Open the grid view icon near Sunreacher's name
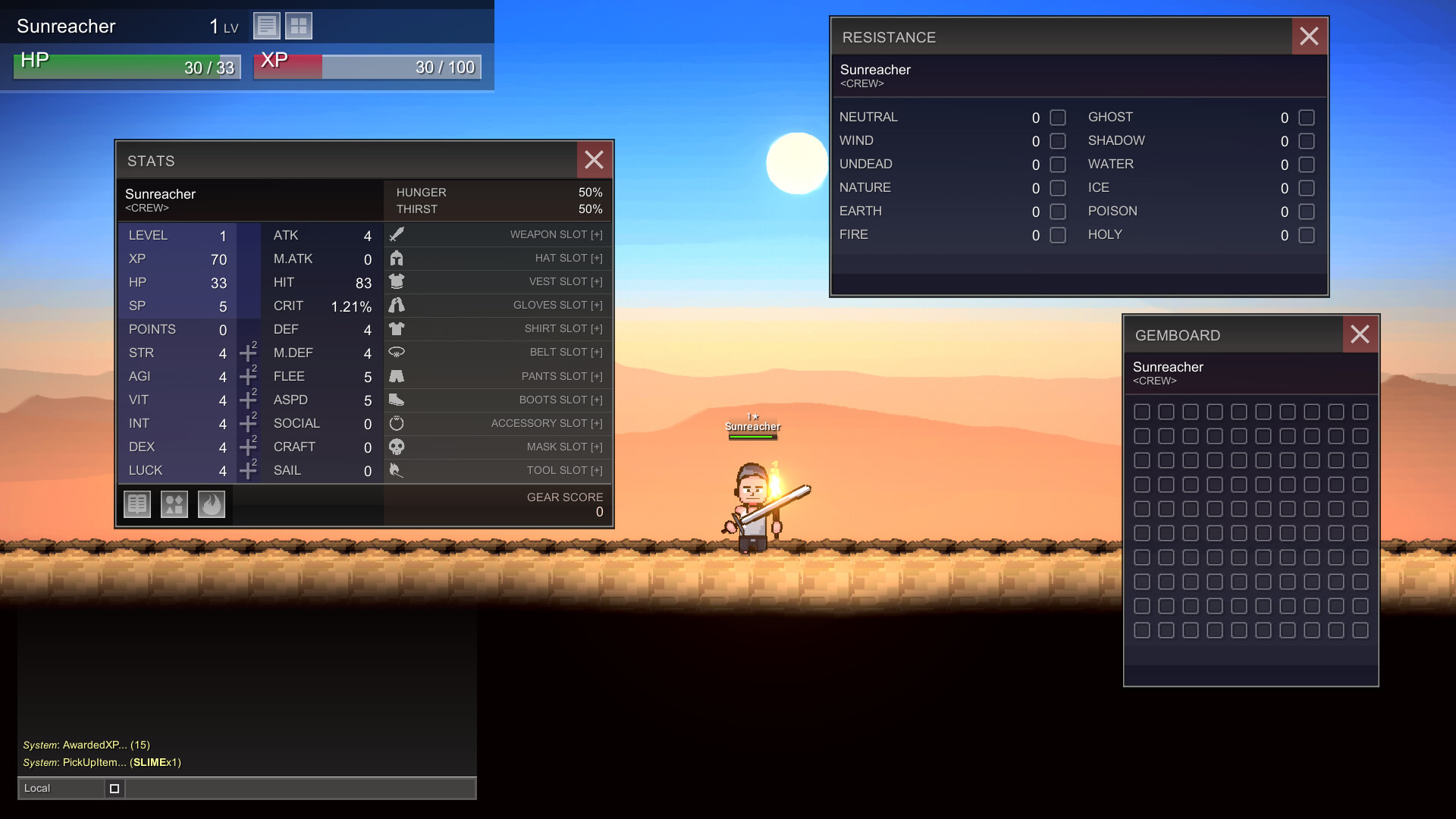This screenshot has height=819, width=1456. 299,25
